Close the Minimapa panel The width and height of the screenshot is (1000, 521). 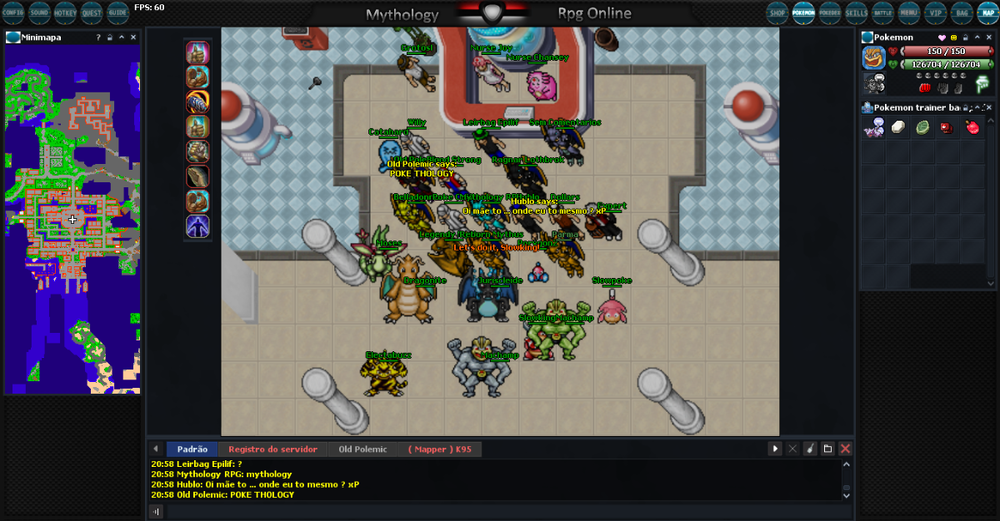coord(135,37)
